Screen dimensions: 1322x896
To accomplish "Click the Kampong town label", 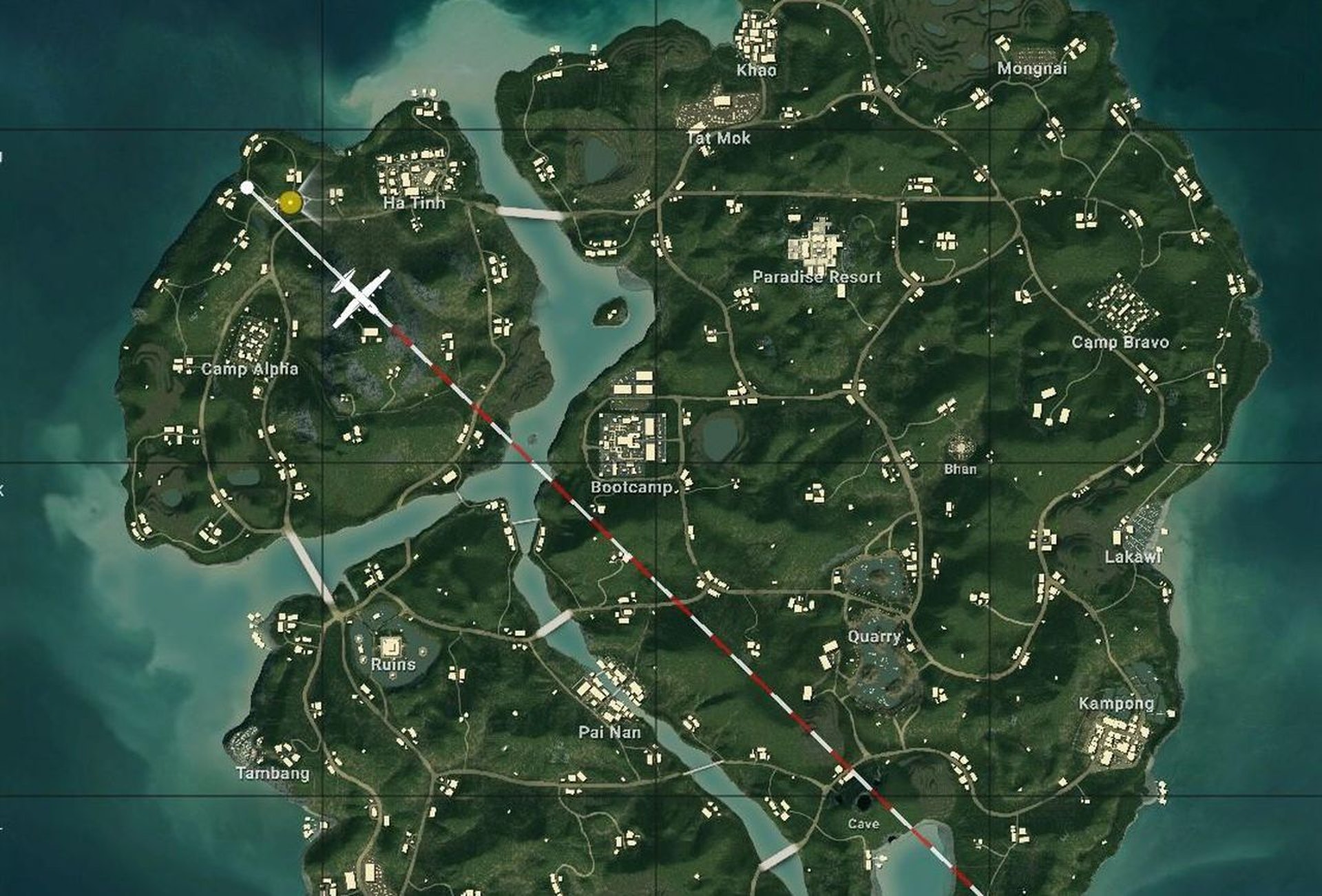I will pyautogui.click(x=1115, y=703).
